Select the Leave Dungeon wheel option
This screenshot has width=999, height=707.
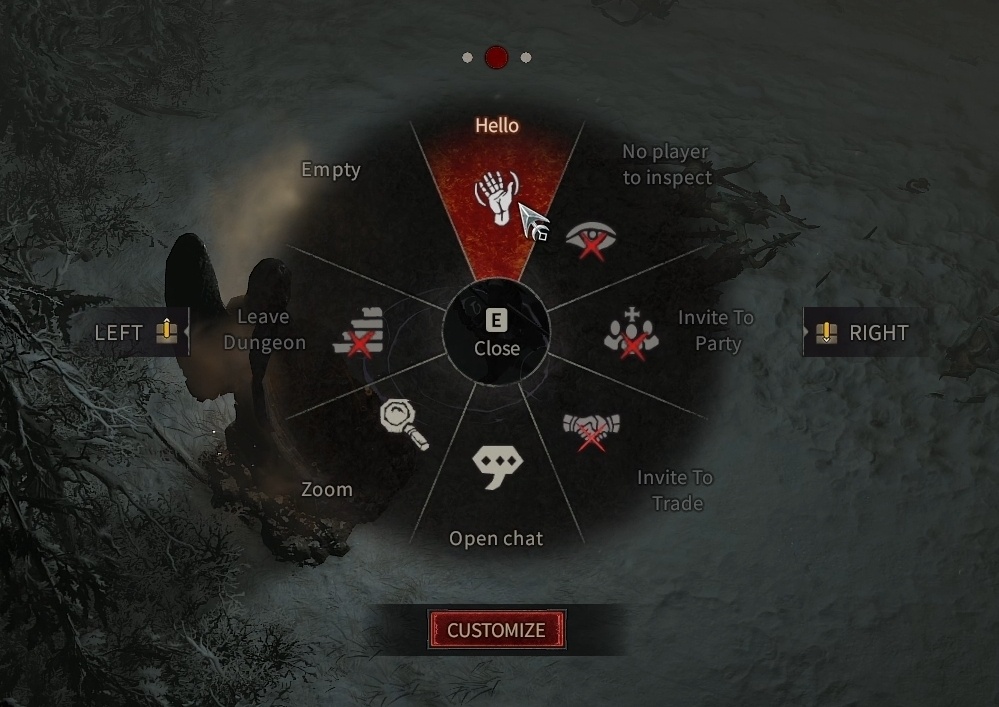pos(360,332)
